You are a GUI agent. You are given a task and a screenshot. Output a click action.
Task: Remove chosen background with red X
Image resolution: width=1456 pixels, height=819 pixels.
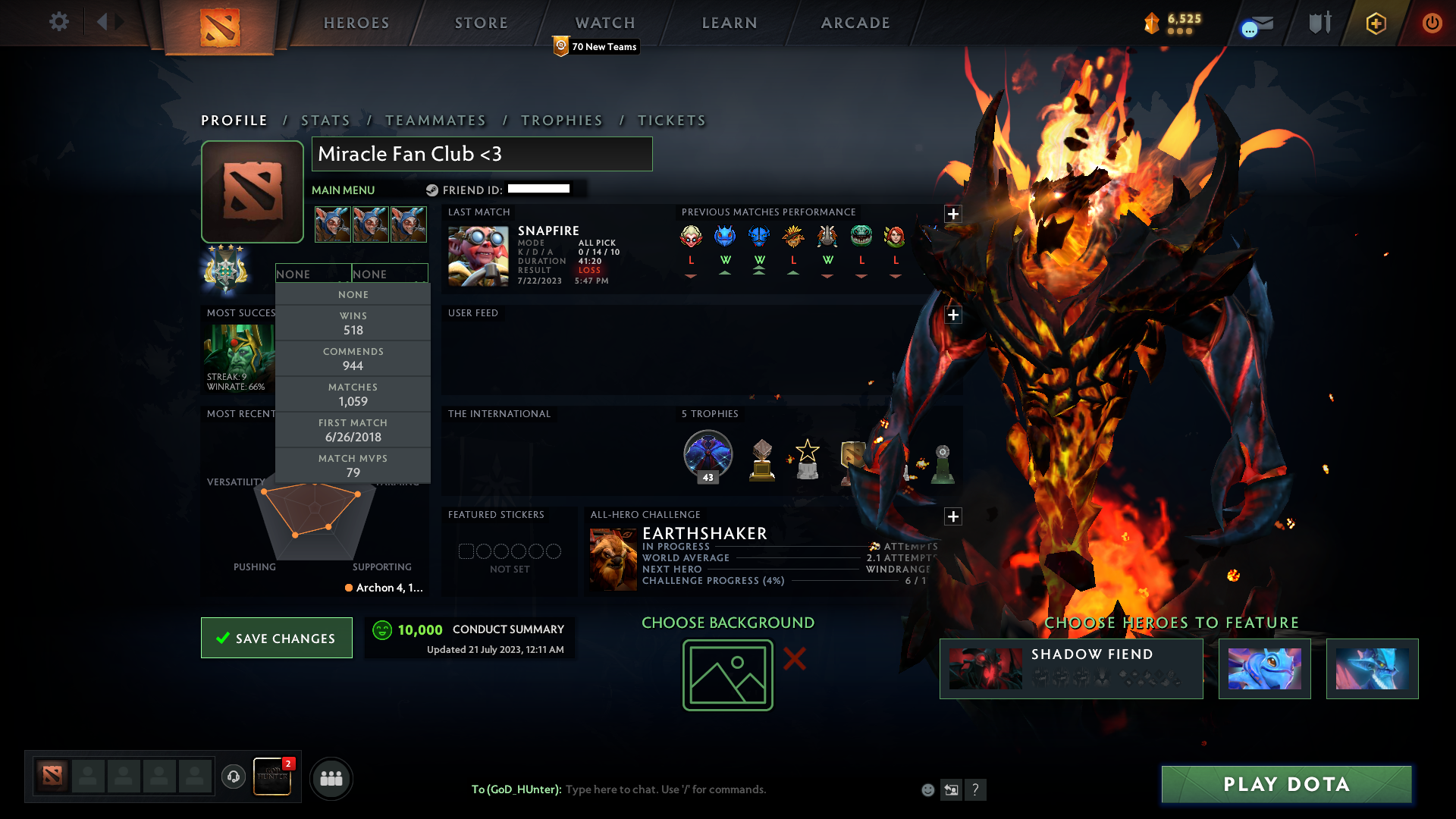click(x=795, y=659)
